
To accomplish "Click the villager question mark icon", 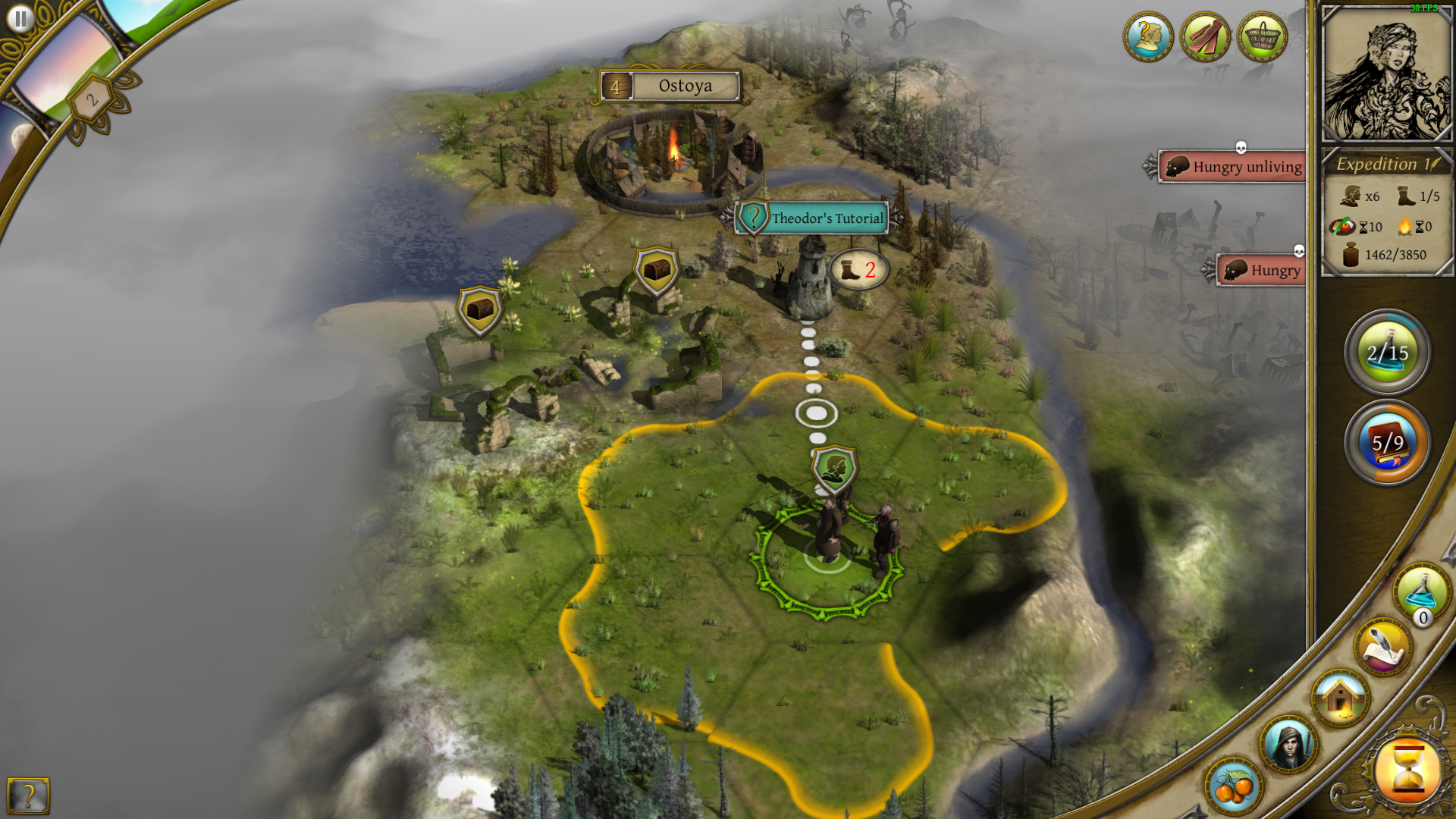I will click(x=1148, y=36).
